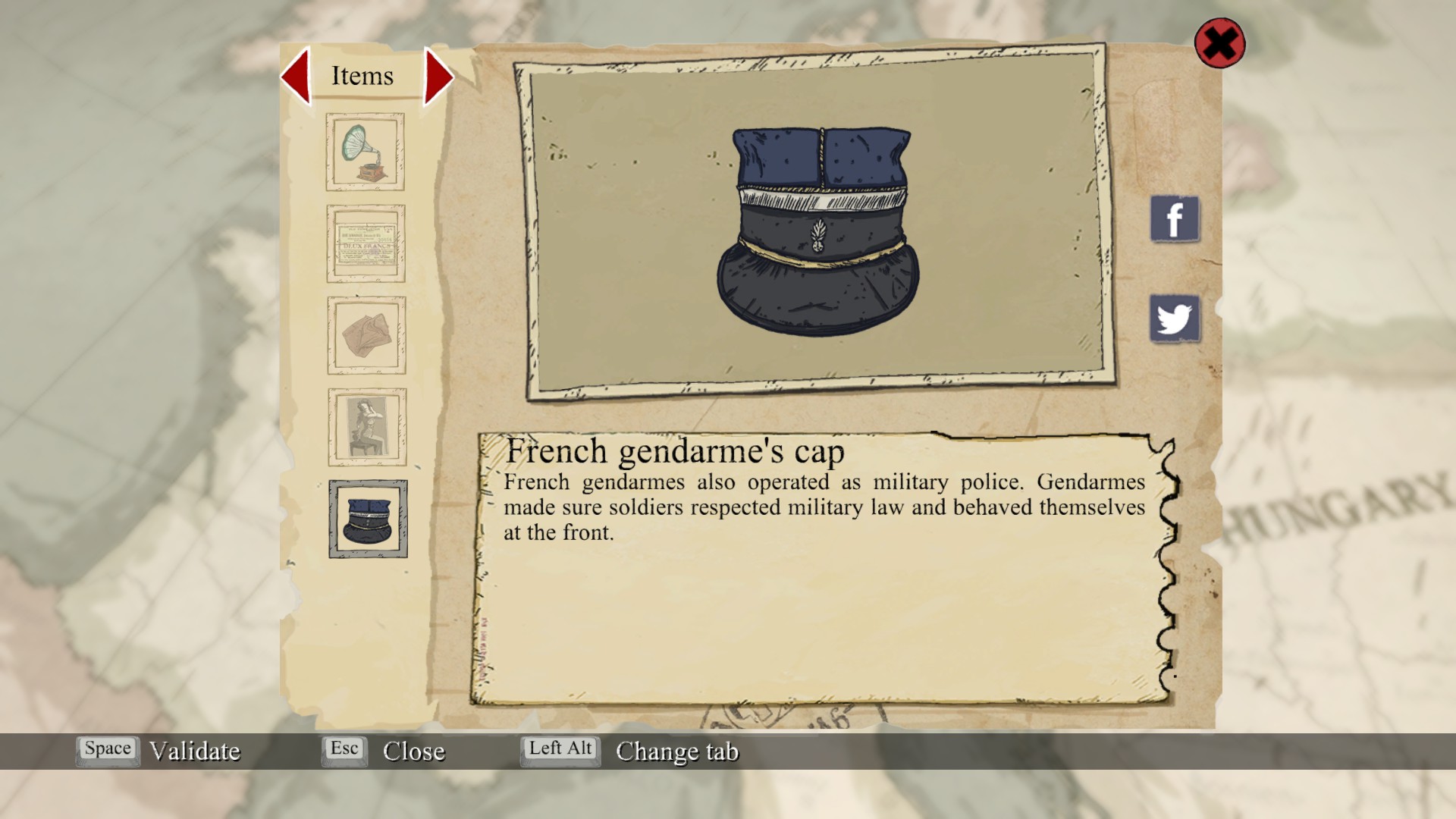Share the item on Facebook
Screen dimensions: 1456x819
[x=1174, y=219]
